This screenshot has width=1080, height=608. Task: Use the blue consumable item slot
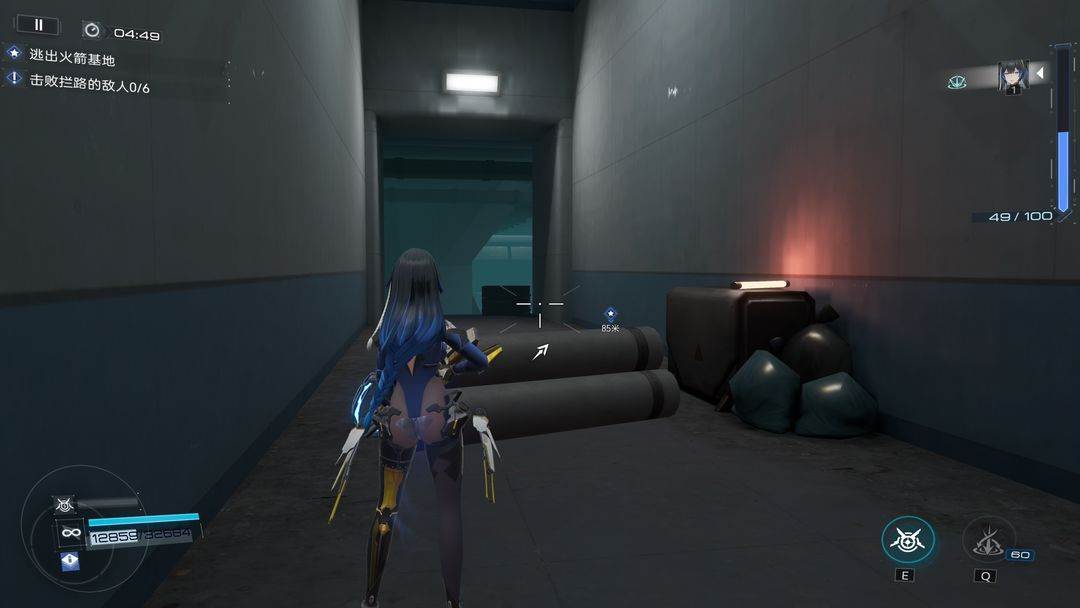click(x=69, y=561)
